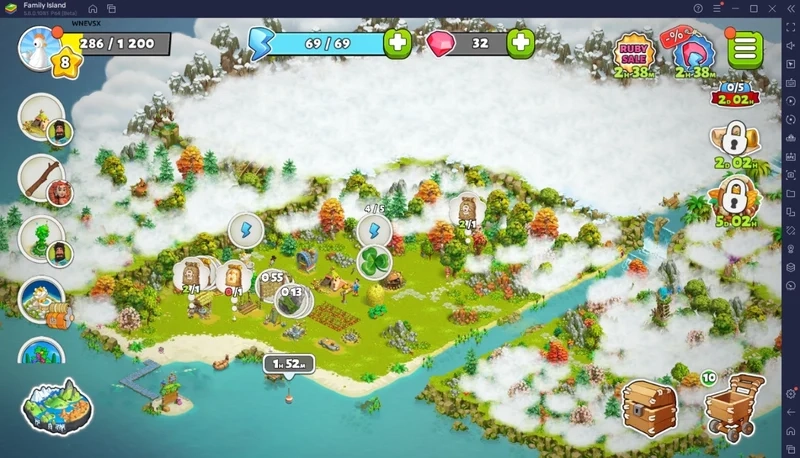The height and width of the screenshot is (458, 800).
Task: Open the Ruby Sale offer
Action: (x=634, y=53)
